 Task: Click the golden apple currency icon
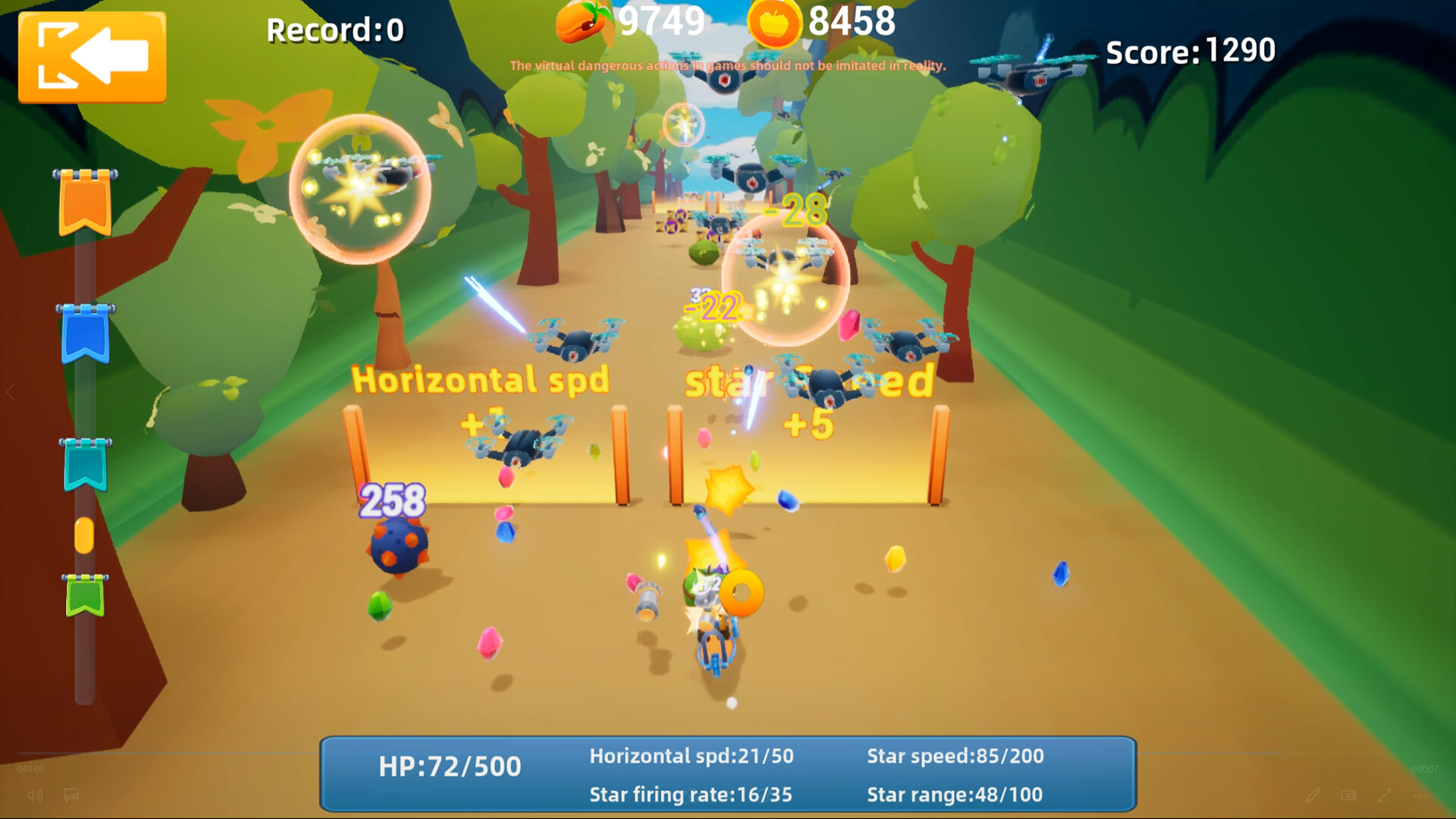[775, 23]
